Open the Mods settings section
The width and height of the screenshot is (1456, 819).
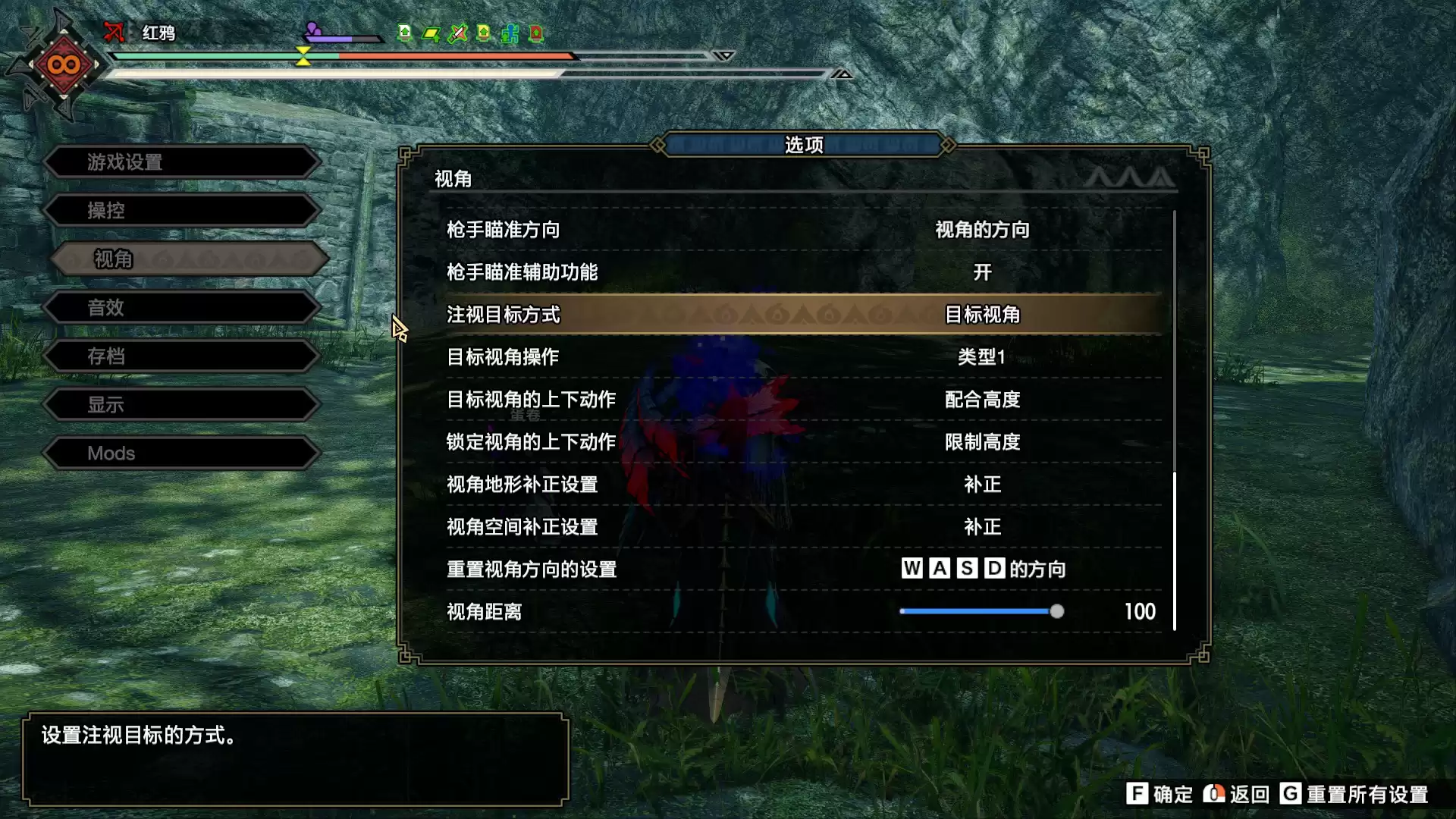(182, 453)
